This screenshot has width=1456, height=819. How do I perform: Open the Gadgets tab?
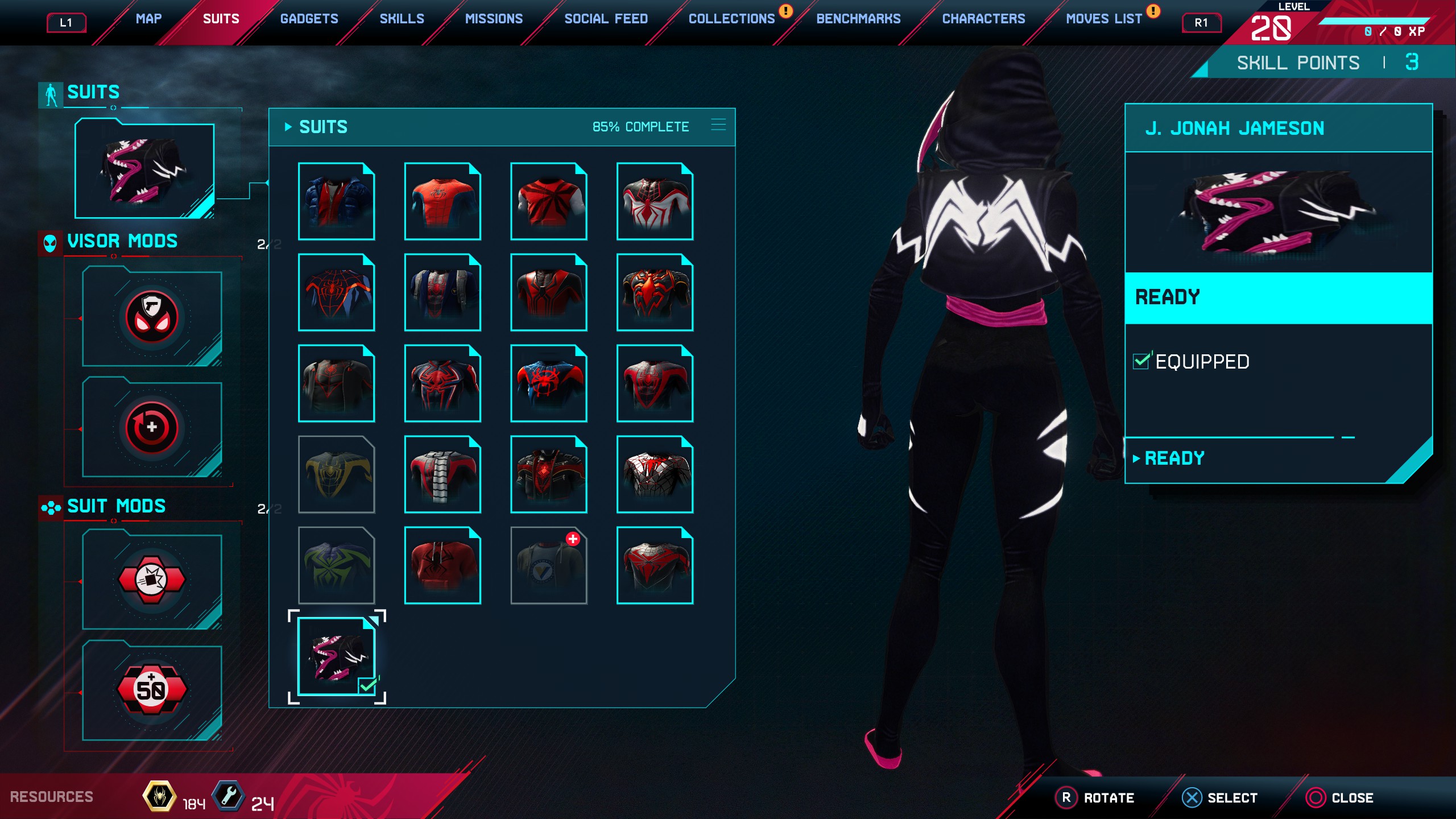pyautogui.click(x=309, y=19)
